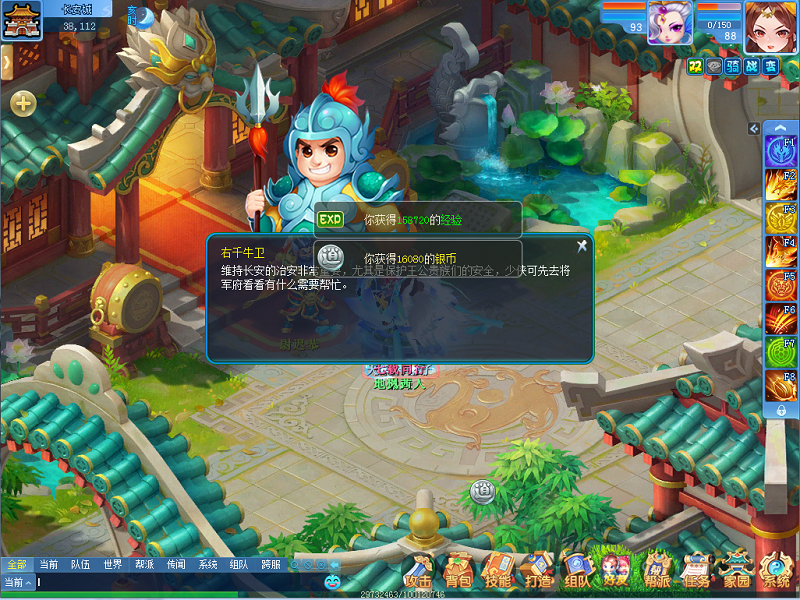The width and height of the screenshot is (800, 600).
Task: Open the 长安城 minimap icon
Action: point(17,20)
